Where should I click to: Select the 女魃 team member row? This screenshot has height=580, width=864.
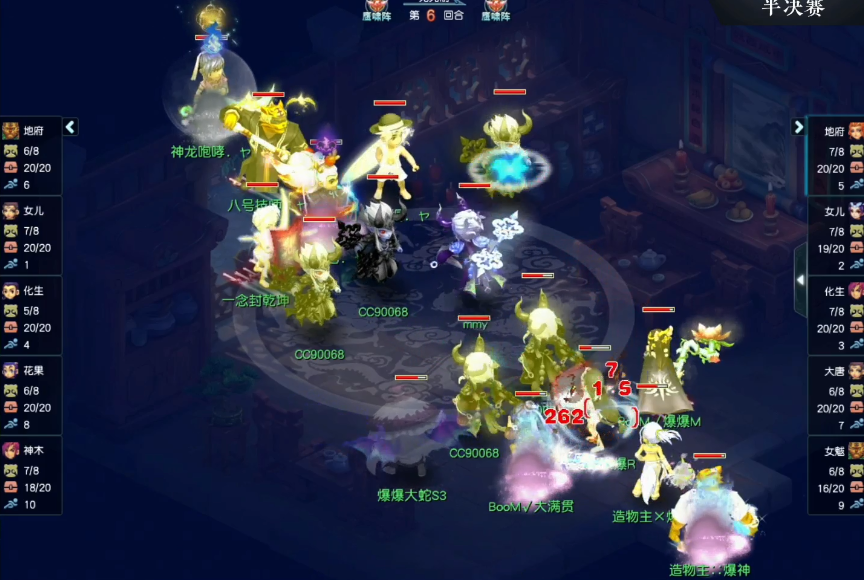pyautogui.click(x=836, y=475)
